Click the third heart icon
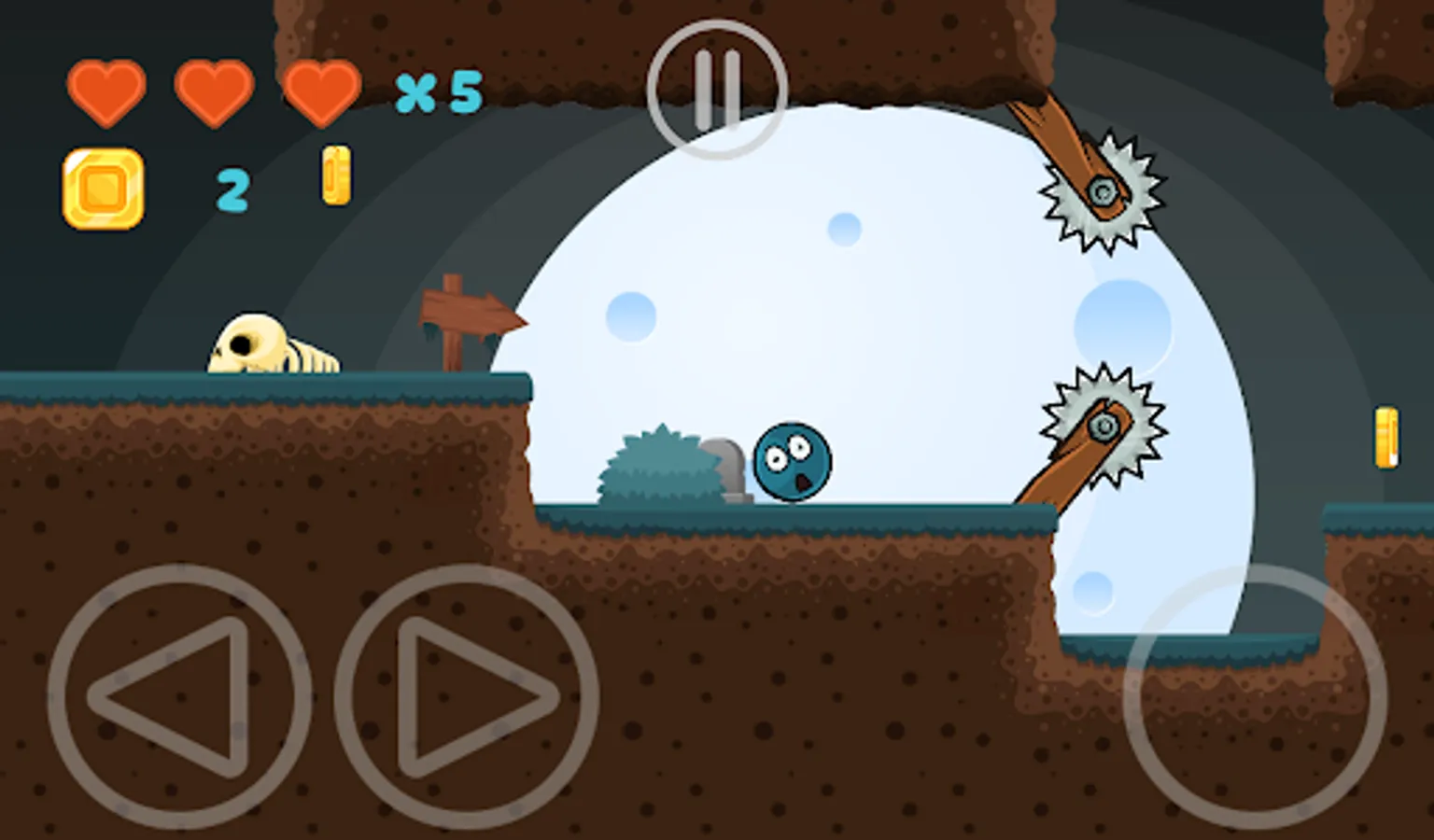 (x=322, y=89)
